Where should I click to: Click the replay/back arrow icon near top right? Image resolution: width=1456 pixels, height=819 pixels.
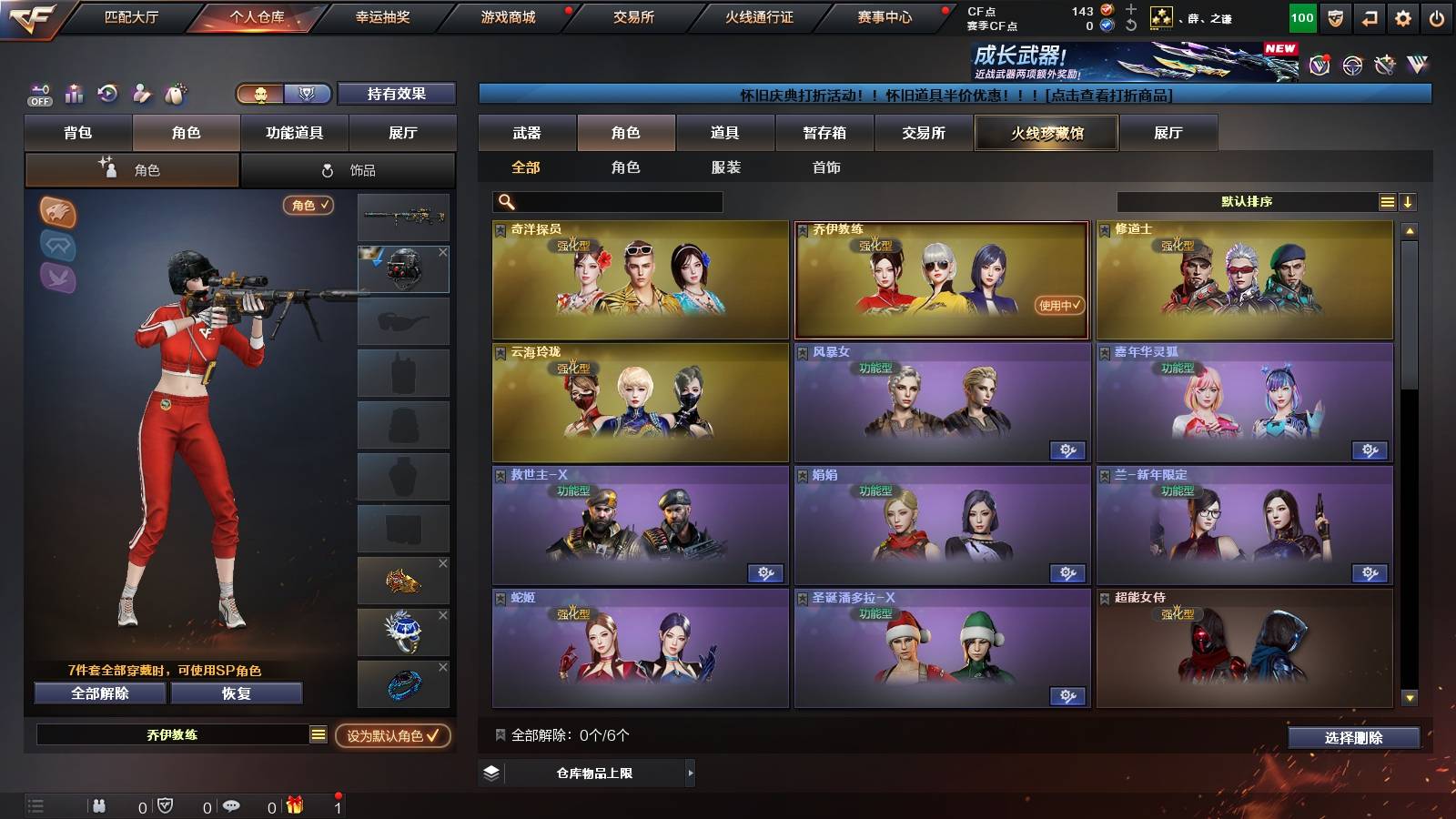(1369, 15)
